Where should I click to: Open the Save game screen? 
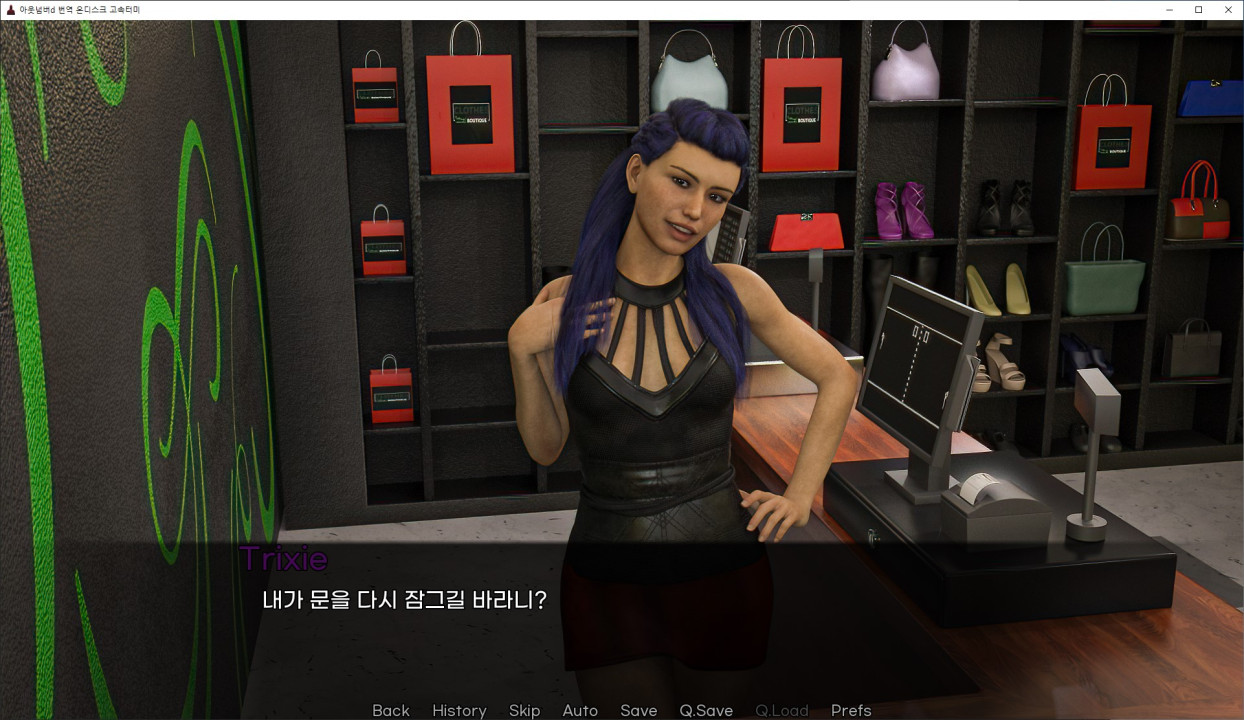click(x=638, y=710)
